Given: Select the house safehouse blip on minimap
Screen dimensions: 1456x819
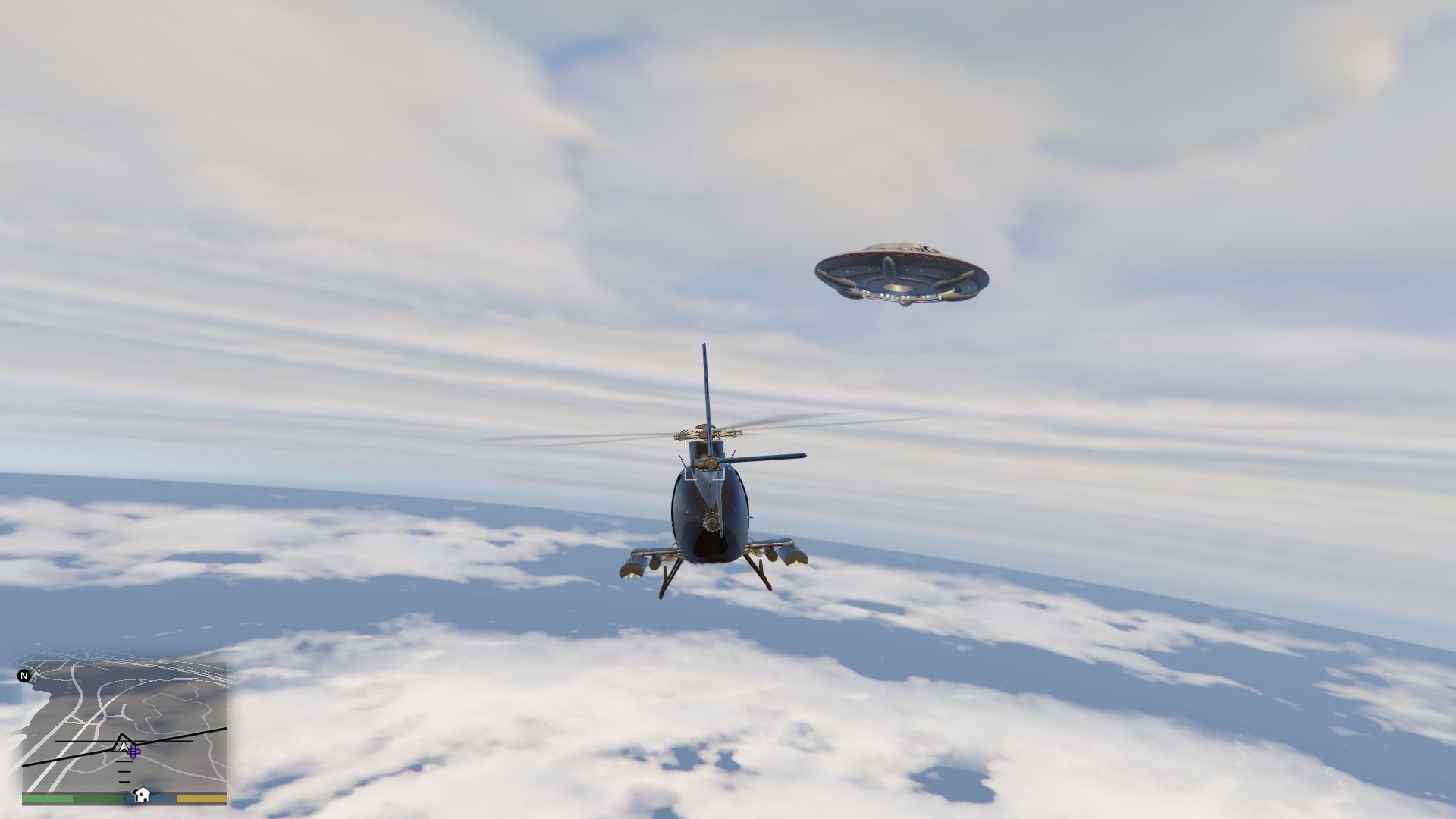Looking at the screenshot, I should pos(141,795).
